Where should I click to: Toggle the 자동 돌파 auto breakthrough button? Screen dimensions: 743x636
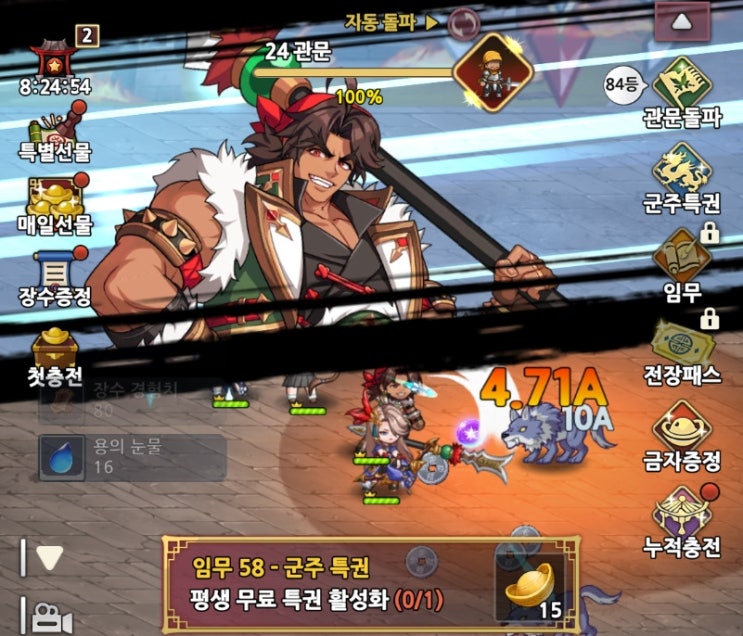[x=463, y=22]
